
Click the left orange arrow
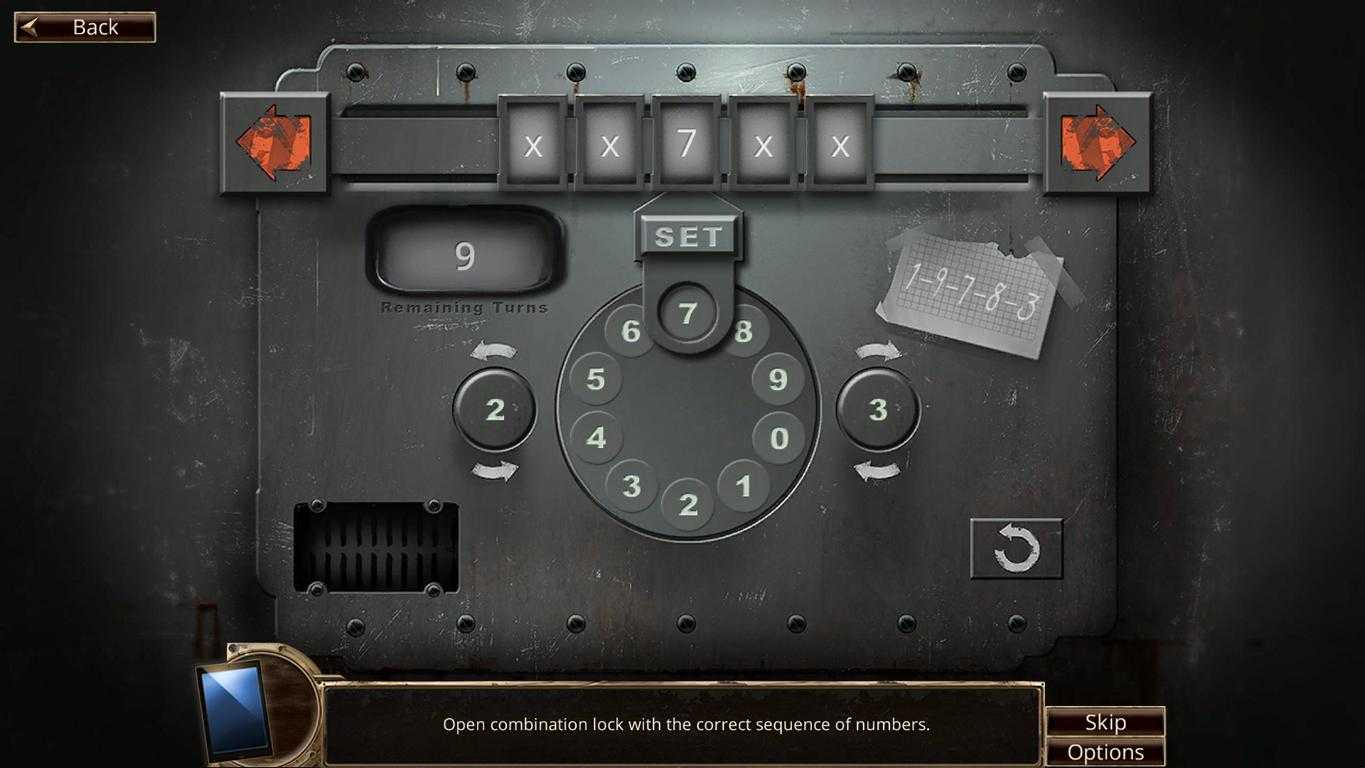coord(274,141)
